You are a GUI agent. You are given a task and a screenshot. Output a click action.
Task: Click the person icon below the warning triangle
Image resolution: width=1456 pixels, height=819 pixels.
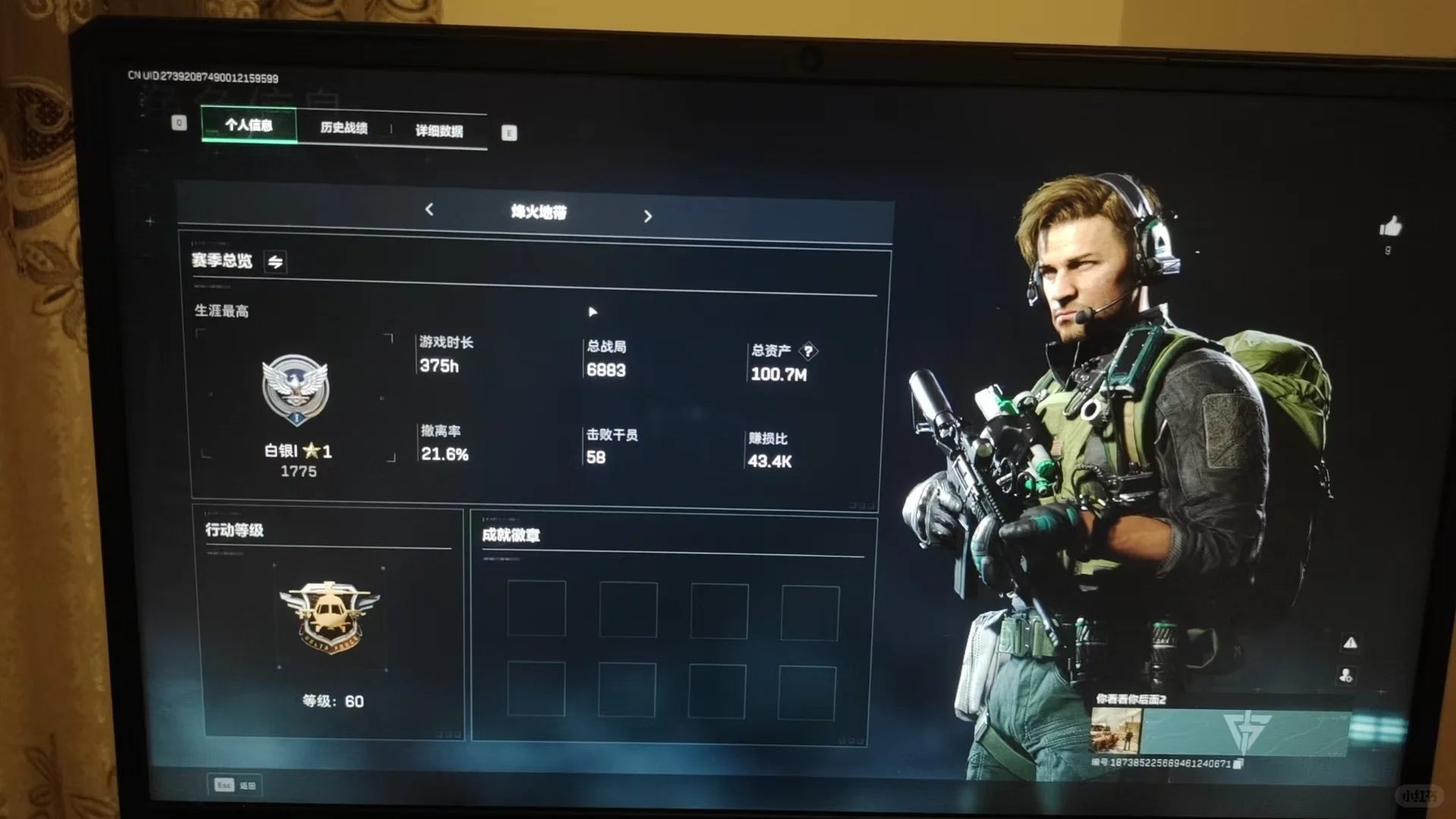(x=1346, y=675)
